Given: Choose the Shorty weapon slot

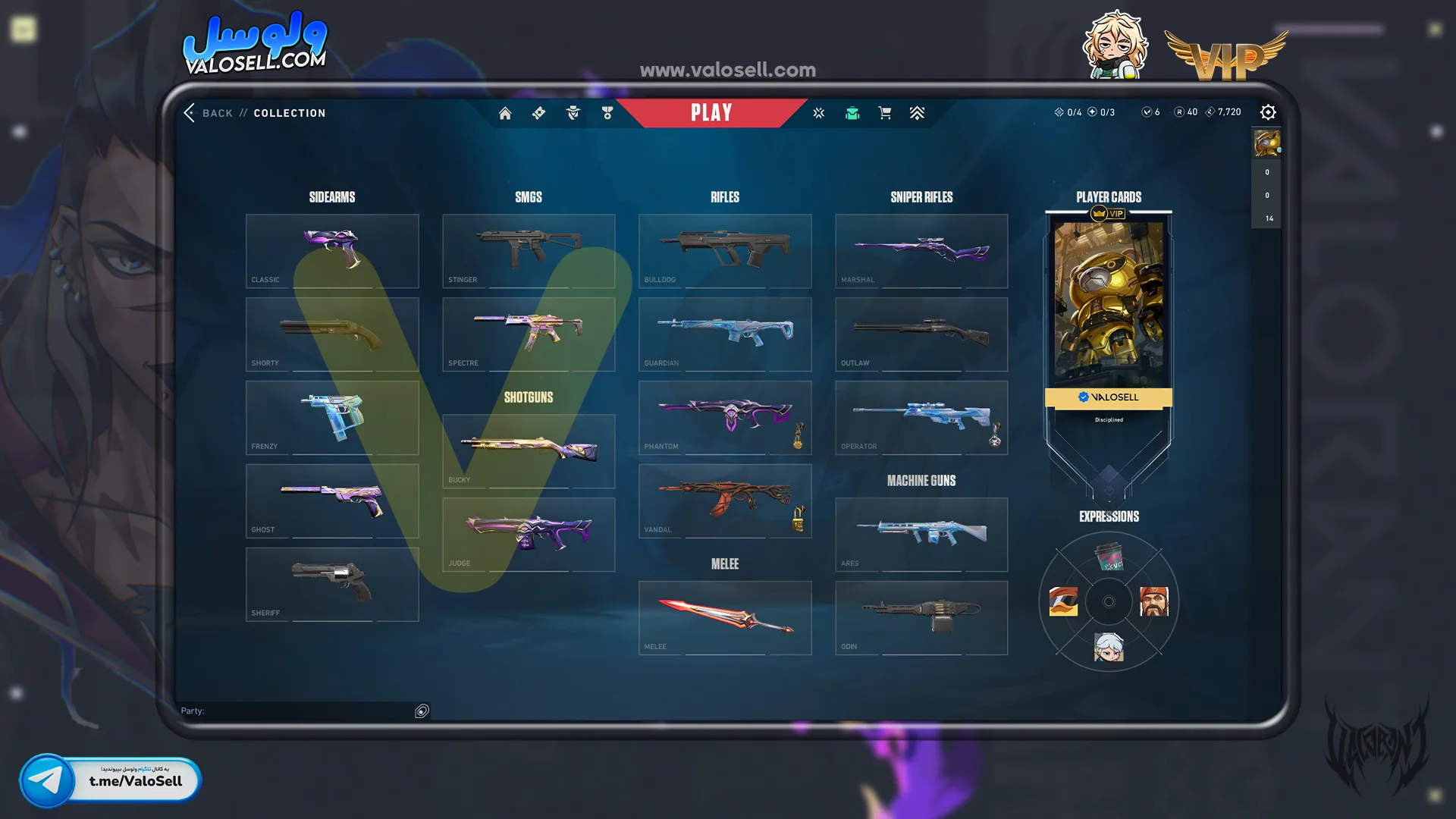Looking at the screenshot, I should point(332,334).
